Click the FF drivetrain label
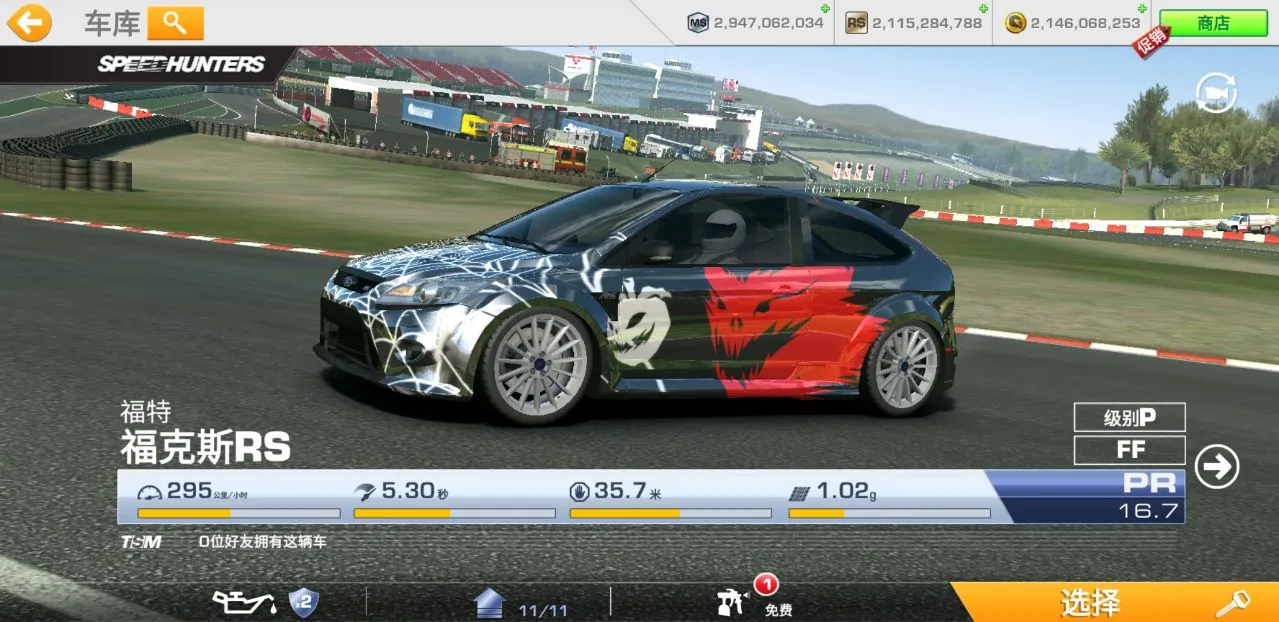 point(1129,450)
